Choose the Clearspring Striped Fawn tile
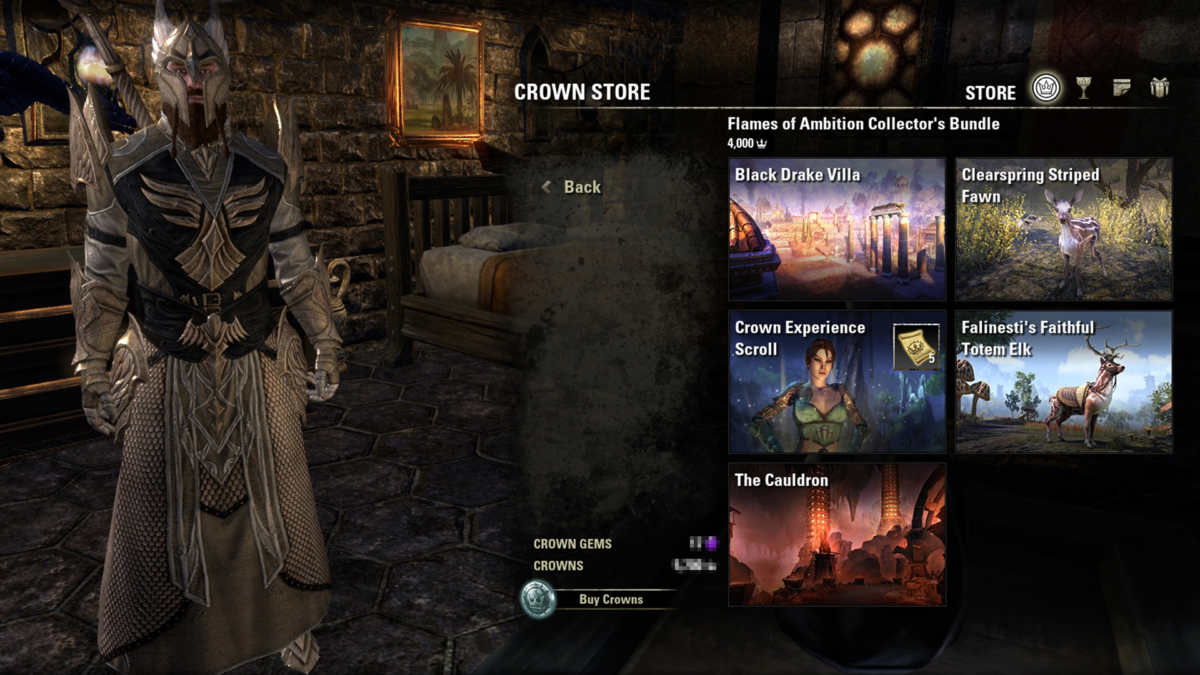 click(1063, 229)
